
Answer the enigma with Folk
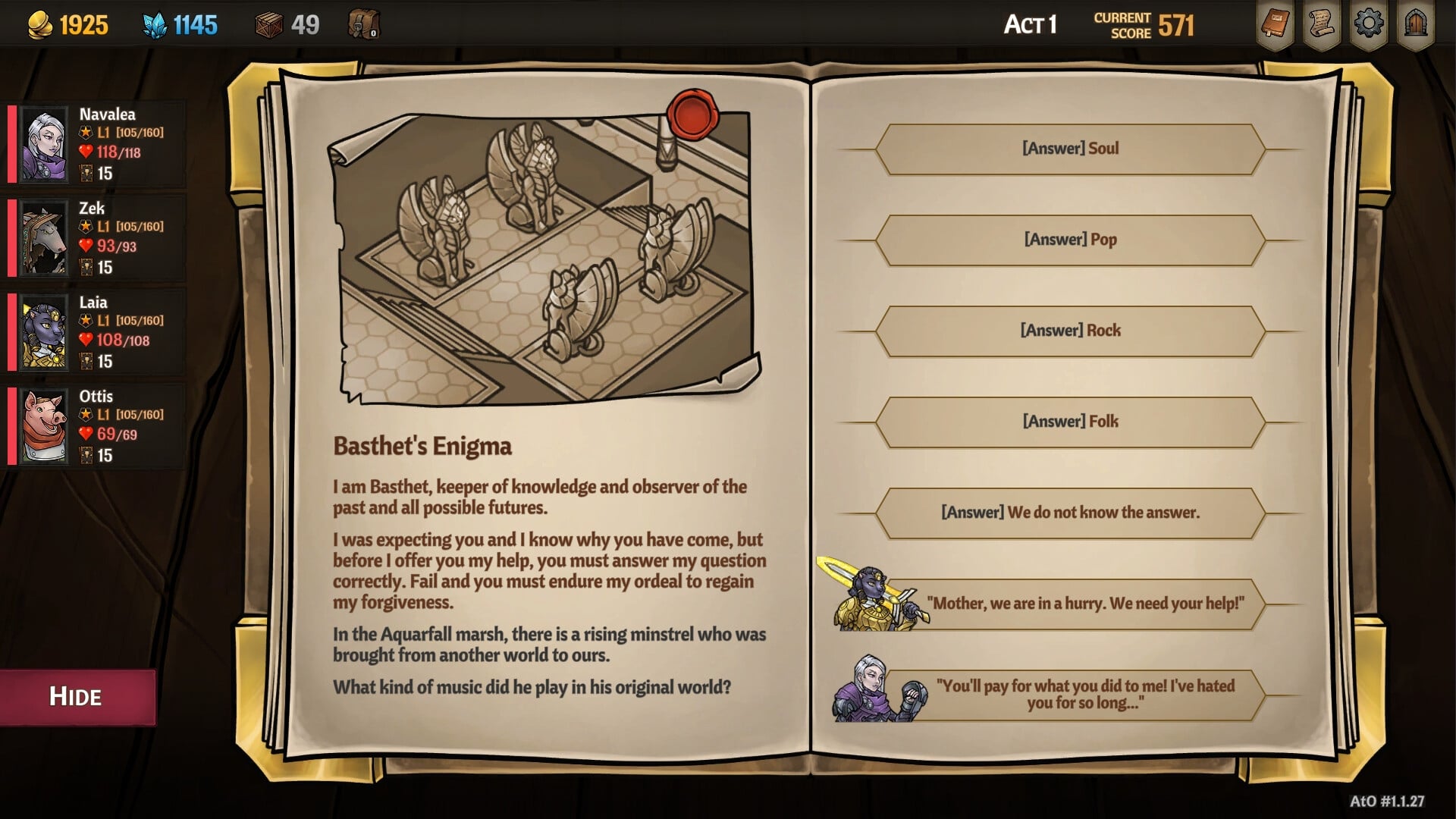(1070, 422)
